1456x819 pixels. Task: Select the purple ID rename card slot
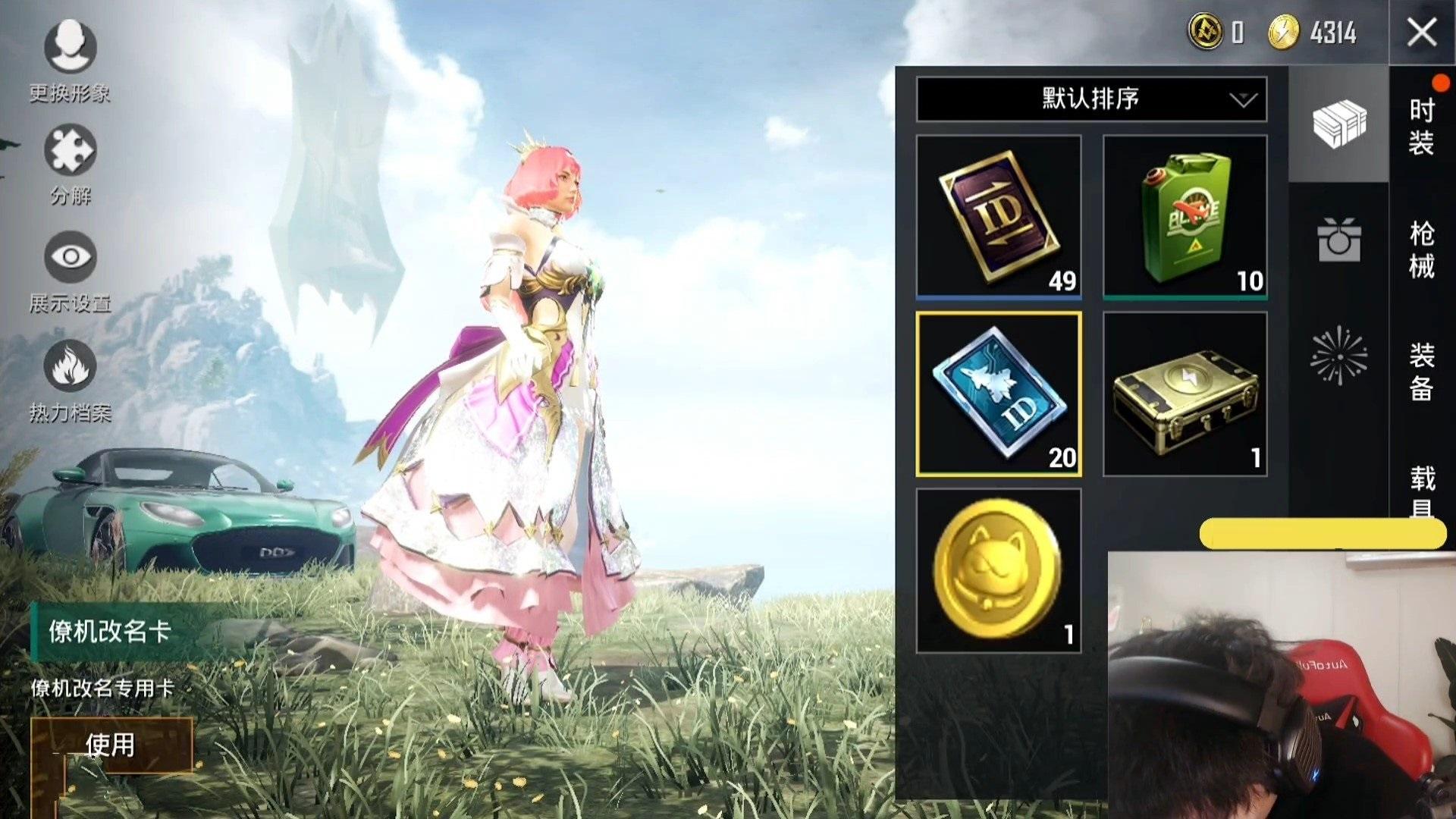click(999, 216)
